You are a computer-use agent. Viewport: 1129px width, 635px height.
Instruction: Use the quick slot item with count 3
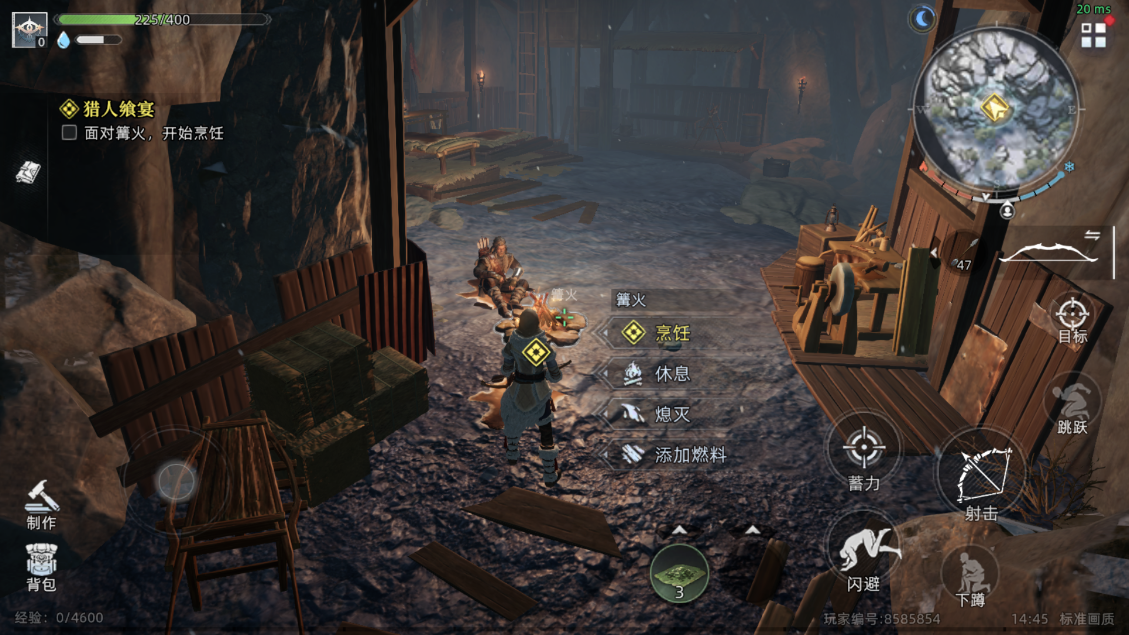pyautogui.click(x=680, y=574)
